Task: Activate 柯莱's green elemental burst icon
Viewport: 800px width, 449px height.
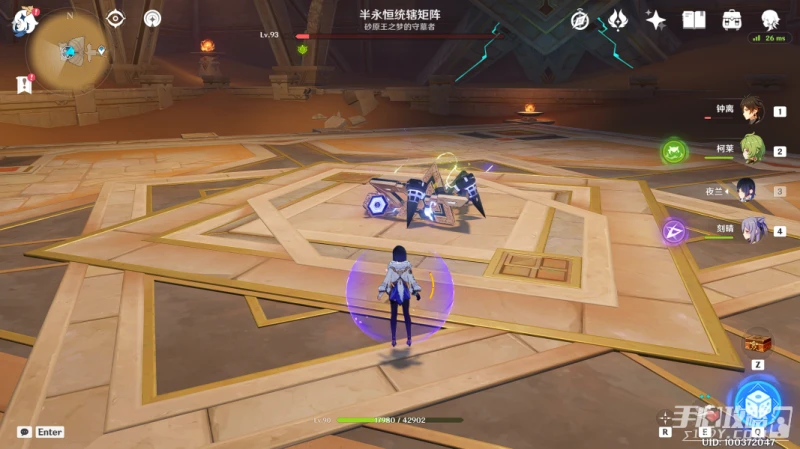Action: (675, 153)
